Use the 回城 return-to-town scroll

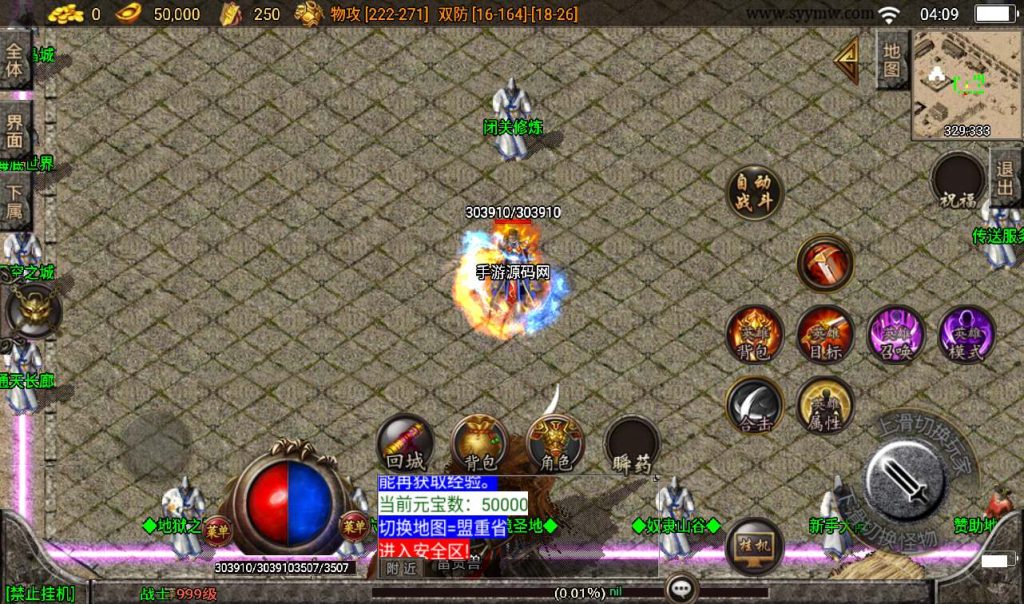click(405, 445)
